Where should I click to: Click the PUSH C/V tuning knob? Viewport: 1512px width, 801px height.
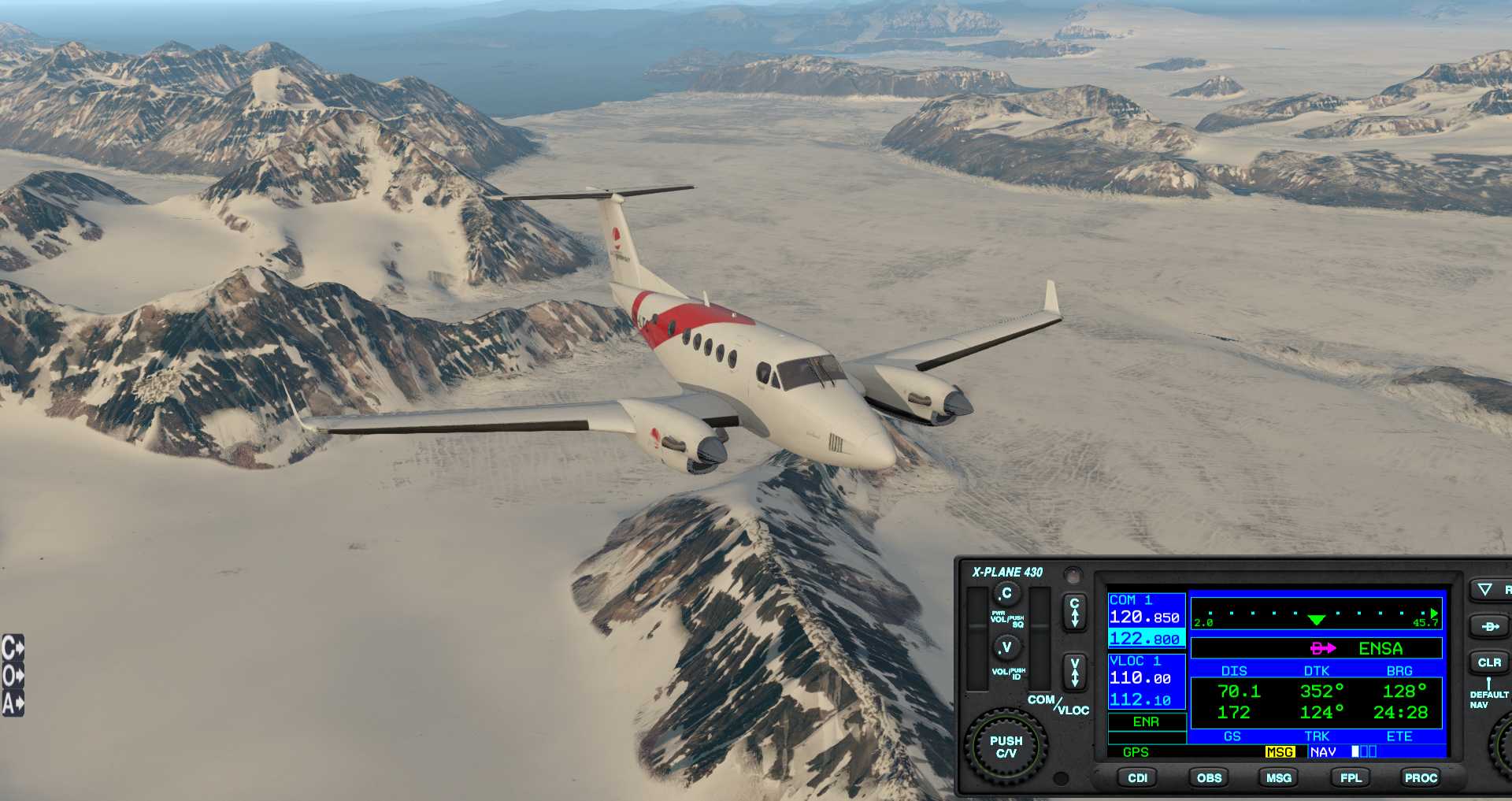[1006, 747]
